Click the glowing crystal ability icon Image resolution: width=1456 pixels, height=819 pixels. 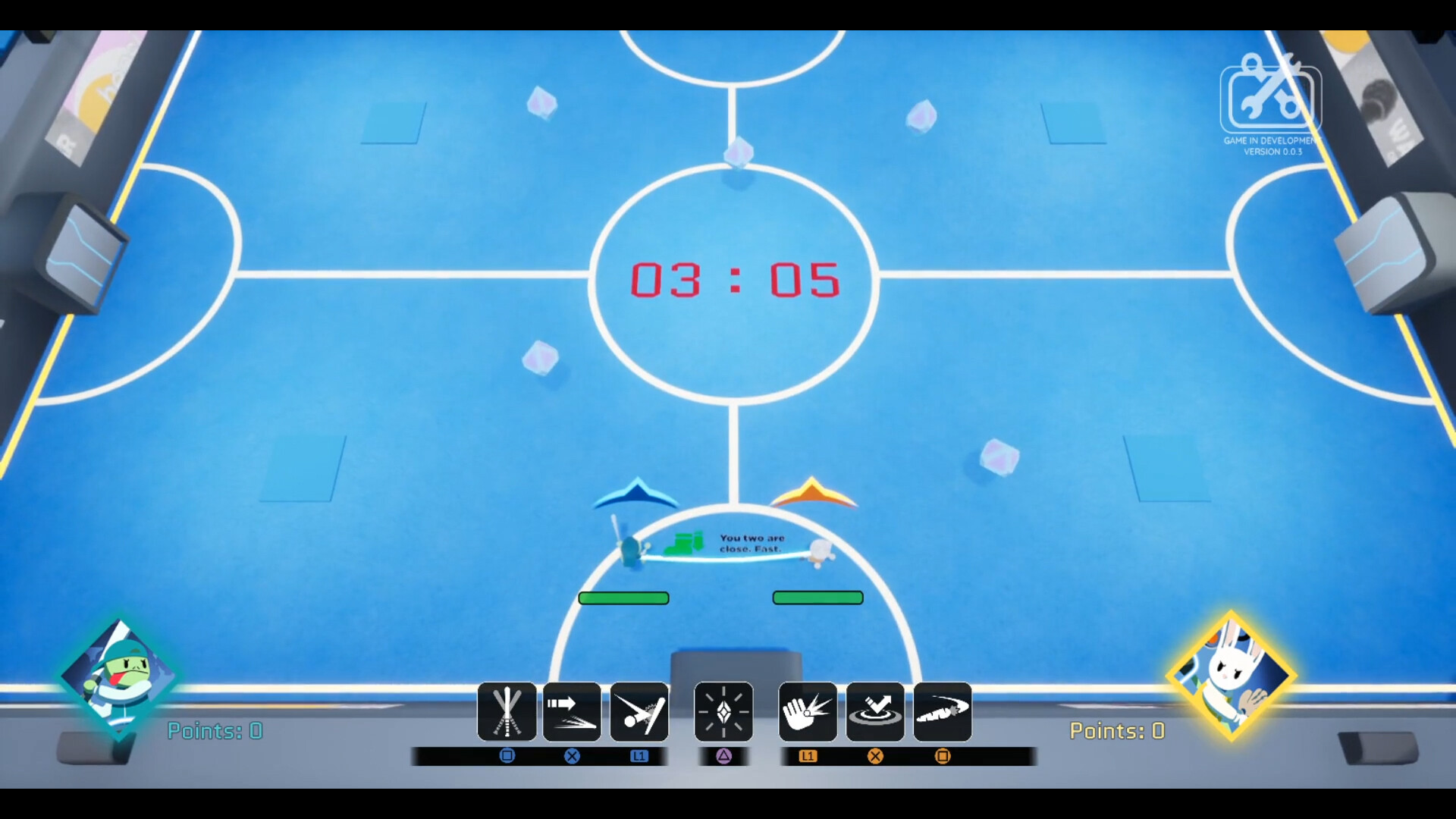[723, 711]
